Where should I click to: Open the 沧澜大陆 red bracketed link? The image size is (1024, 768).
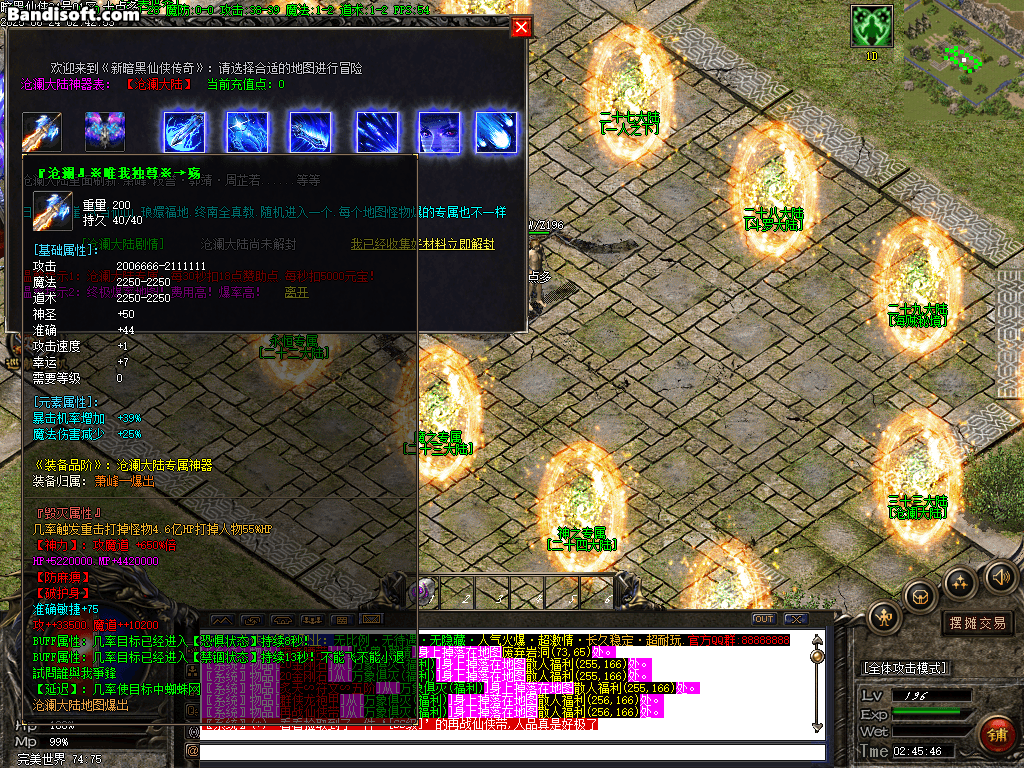tap(160, 85)
